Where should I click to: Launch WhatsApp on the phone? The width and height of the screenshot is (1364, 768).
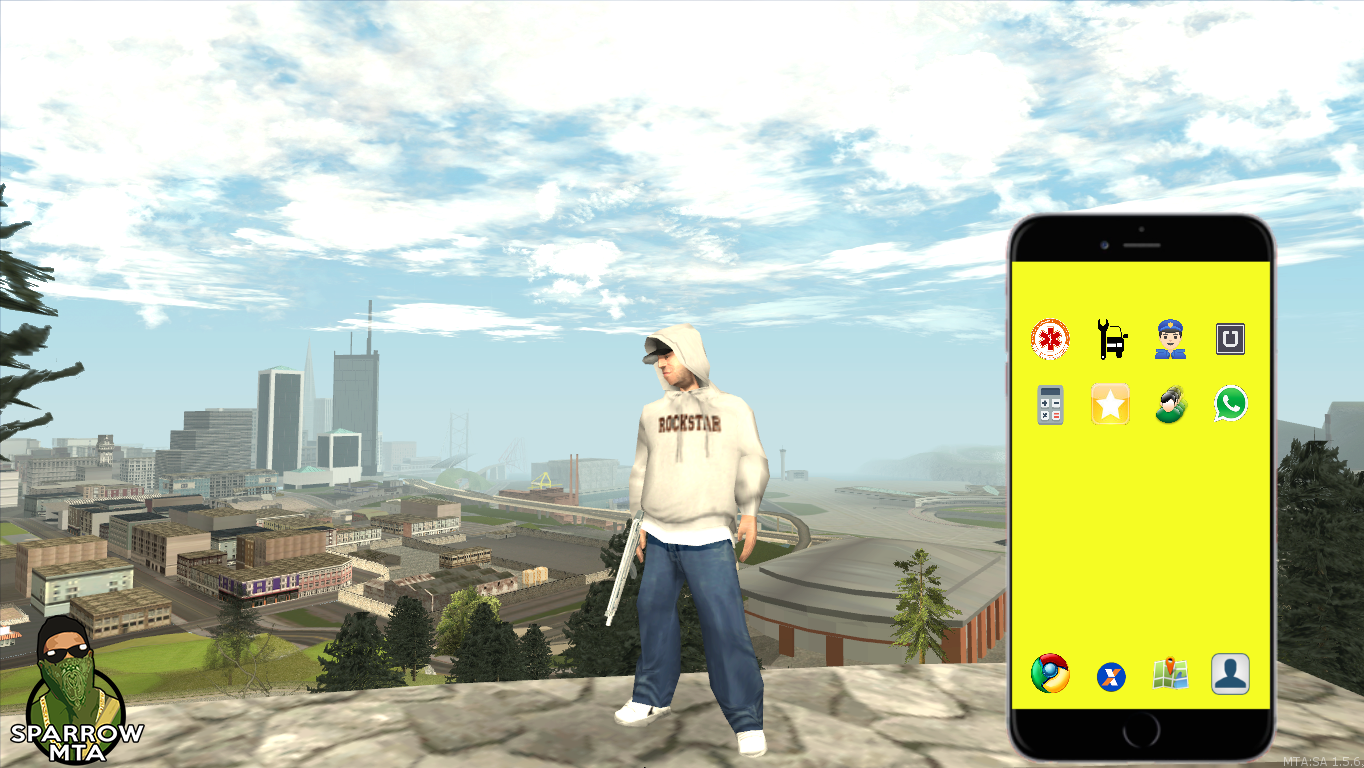click(x=1229, y=404)
